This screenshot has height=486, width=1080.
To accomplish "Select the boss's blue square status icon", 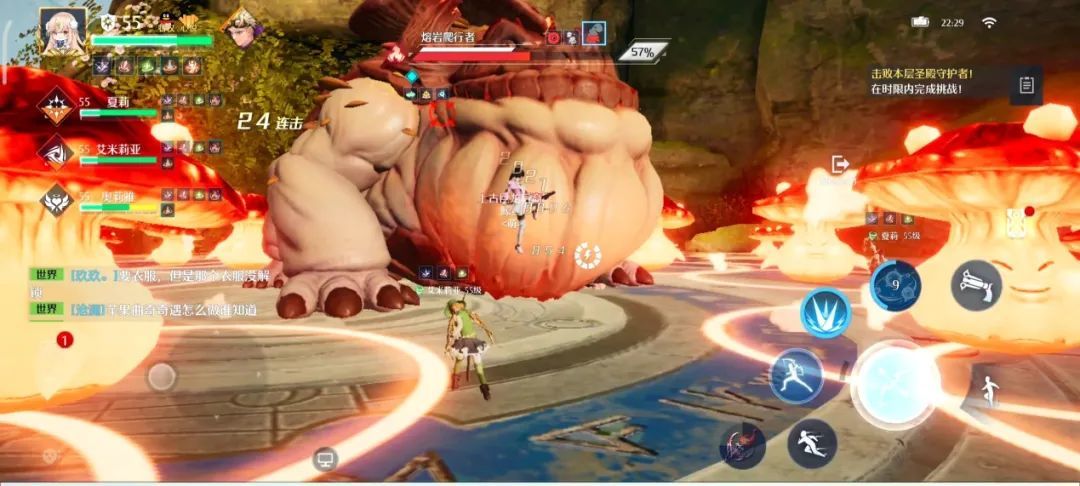I will tap(593, 34).
